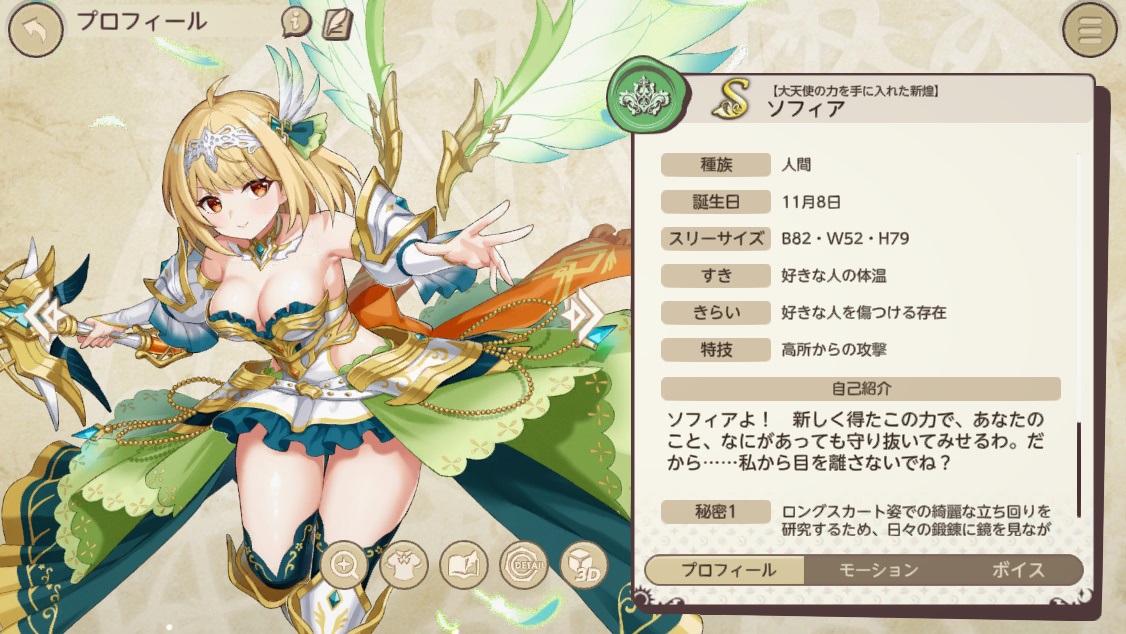Screen dimensions: 1126x634
Task: Switch to the 3D model view
Action: [x=583, y=567]
